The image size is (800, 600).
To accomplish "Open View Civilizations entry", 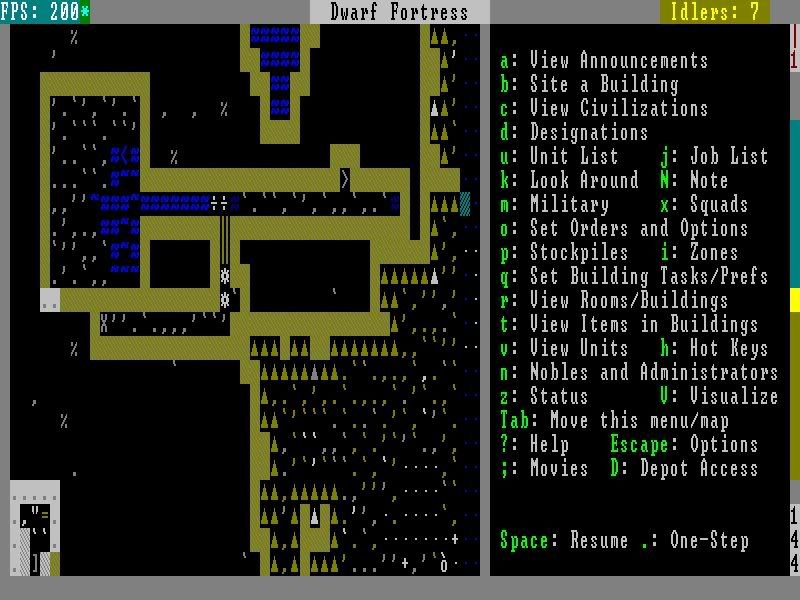I will click(x=604, y=109).
